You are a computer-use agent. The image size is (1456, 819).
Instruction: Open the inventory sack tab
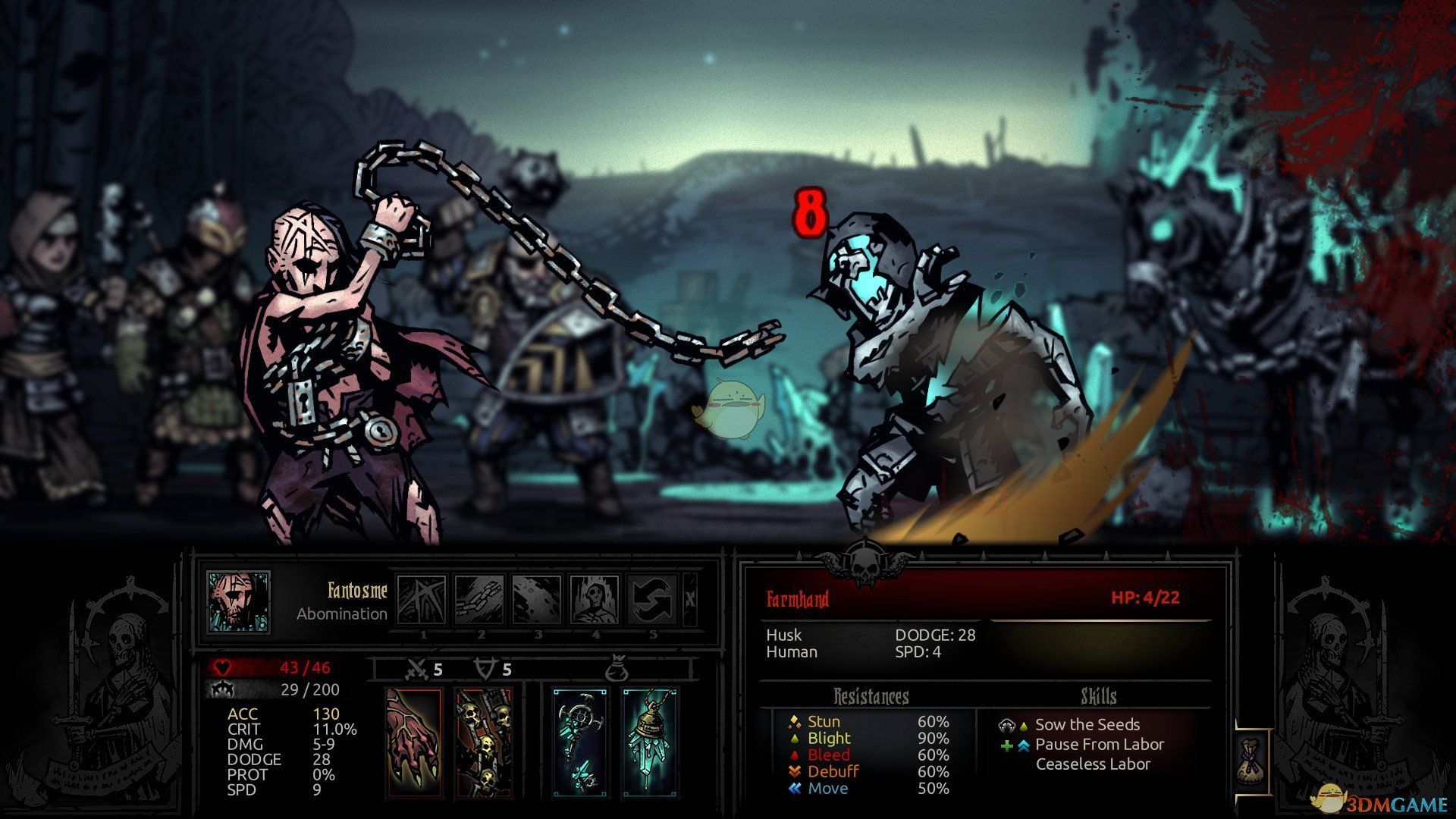1250,761
